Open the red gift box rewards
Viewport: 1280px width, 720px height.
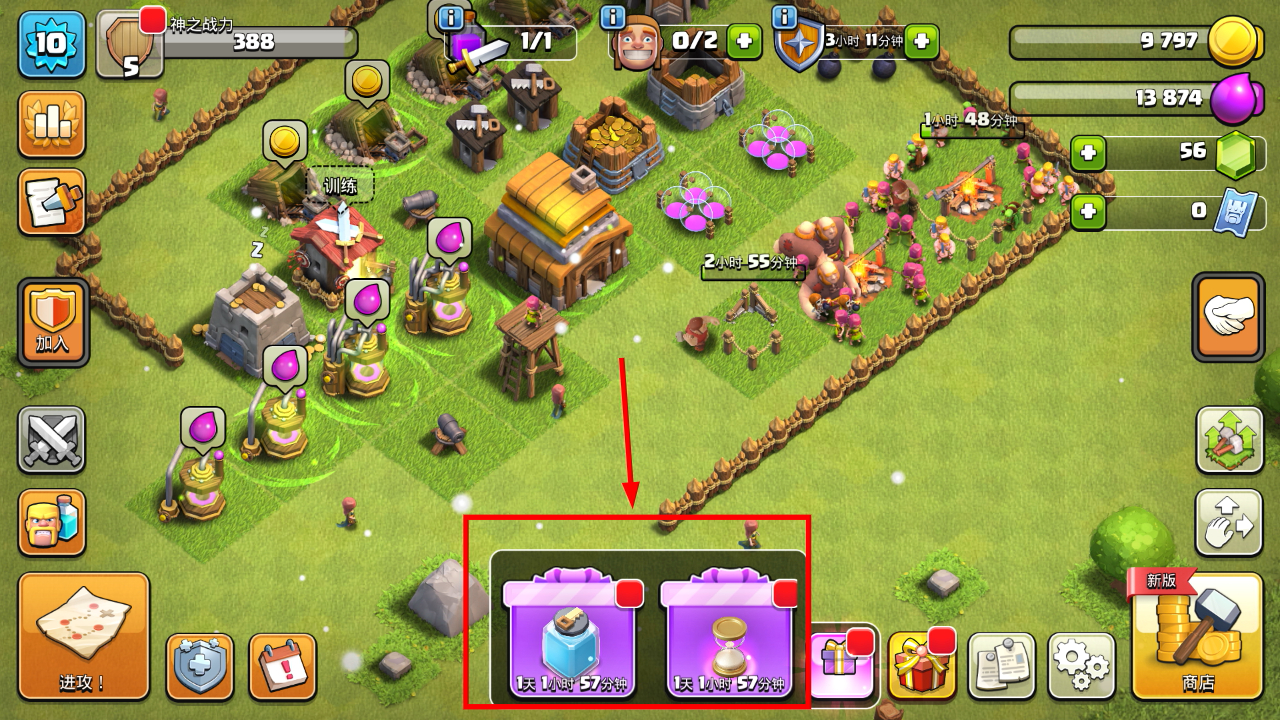921,664
